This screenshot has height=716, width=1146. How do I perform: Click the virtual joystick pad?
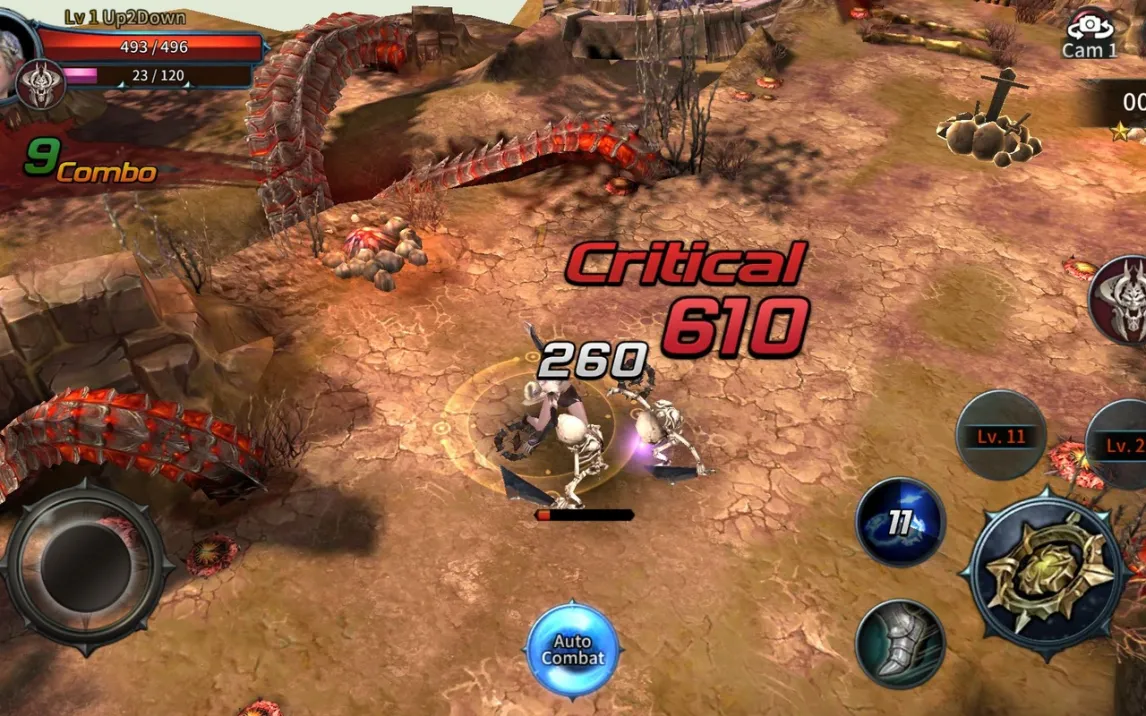pyautogui.click(x=85, y=567)
